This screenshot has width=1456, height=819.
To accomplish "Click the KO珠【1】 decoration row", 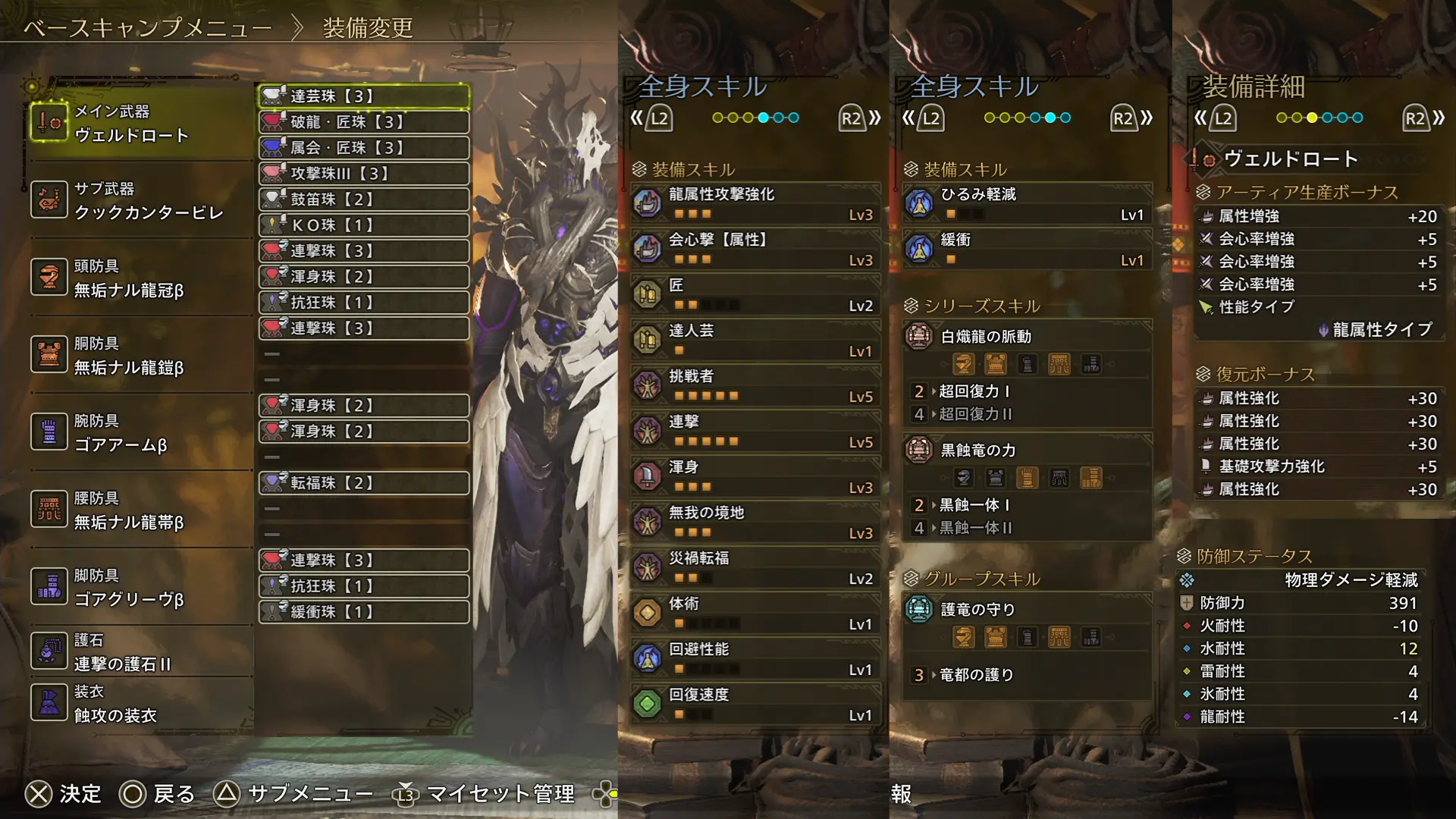I will (x=364, y=225).
